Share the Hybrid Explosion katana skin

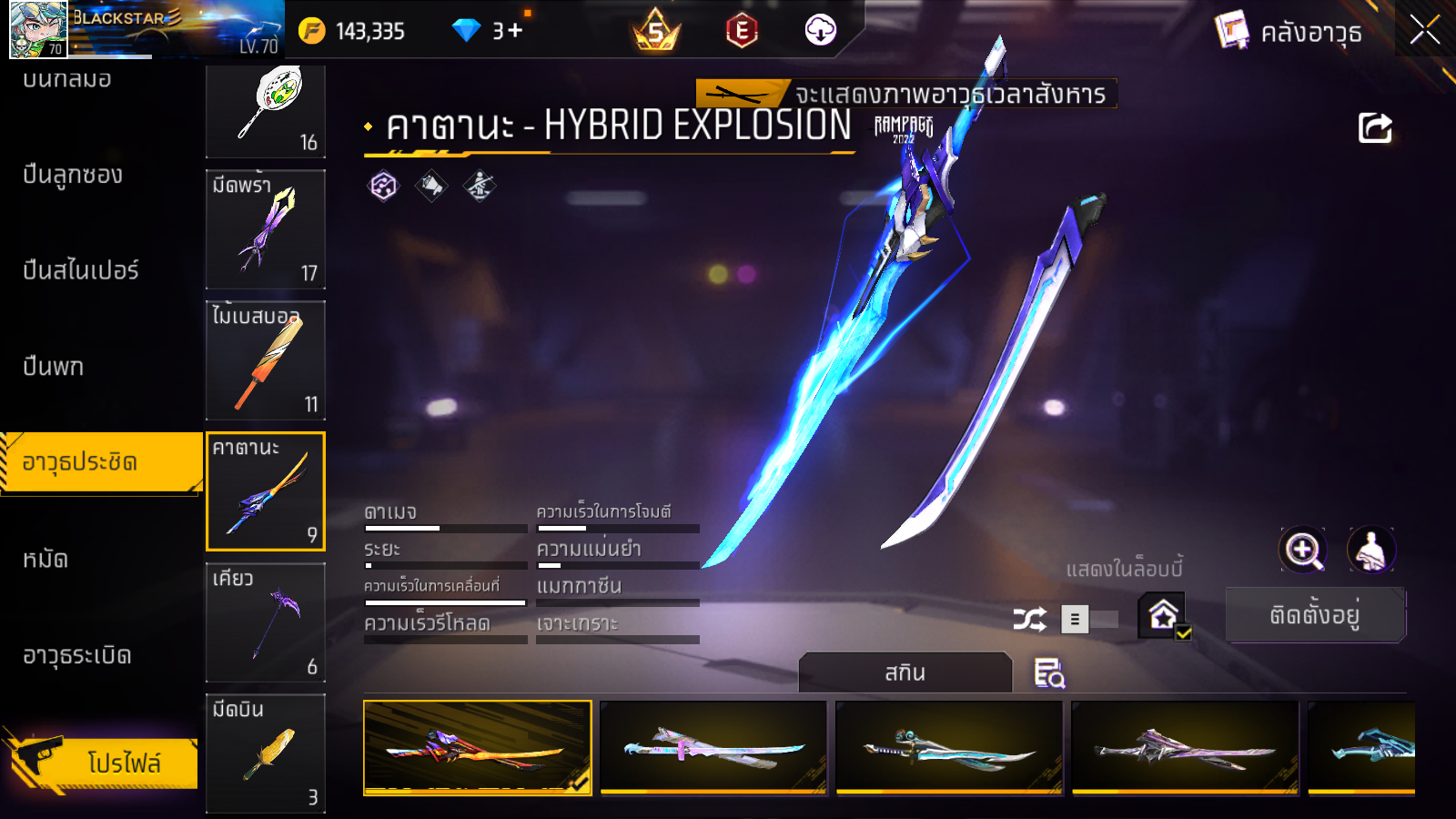(1374, 128)
